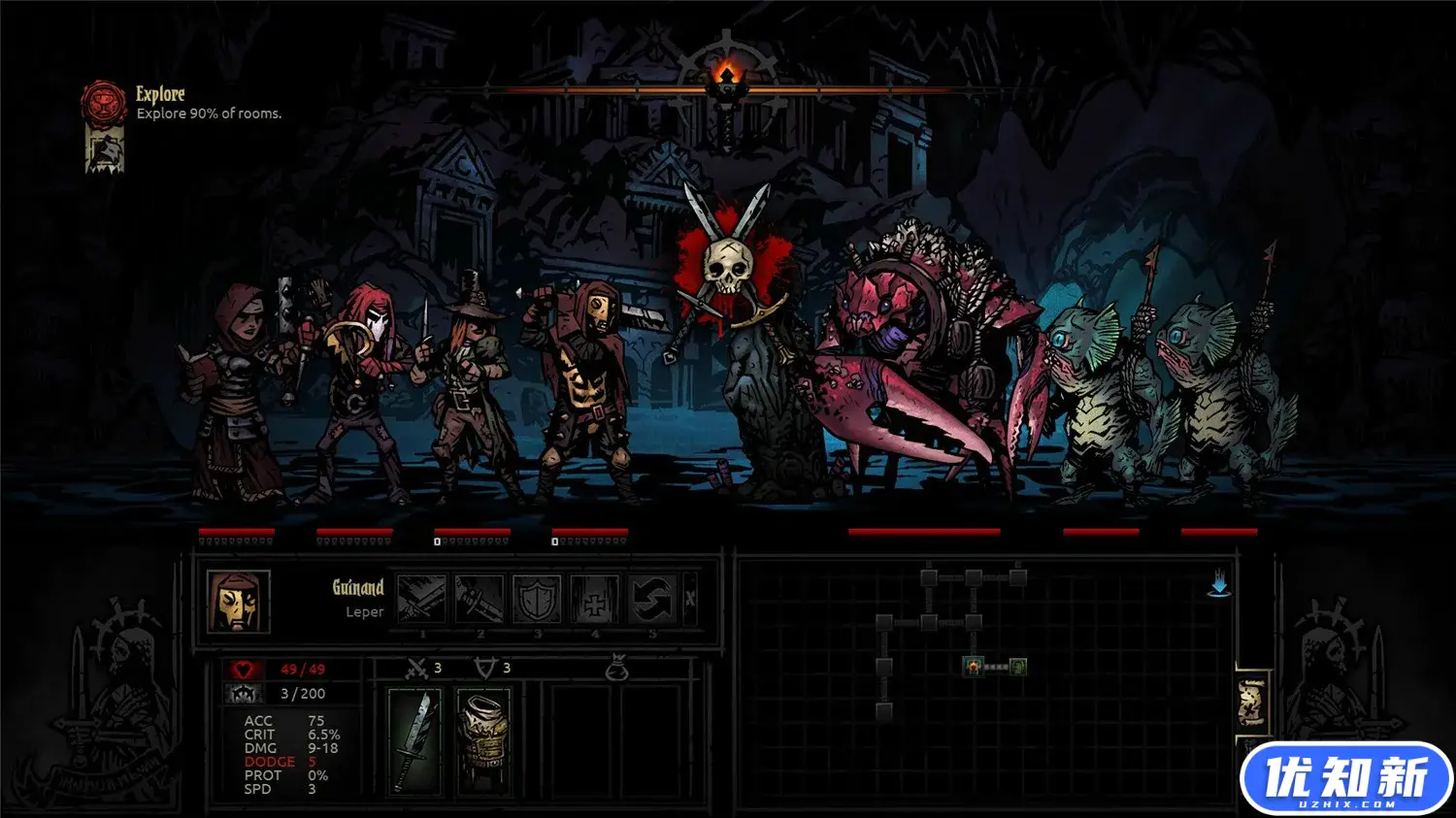Click the swap position arrows skill

click(x=651, y=599)
